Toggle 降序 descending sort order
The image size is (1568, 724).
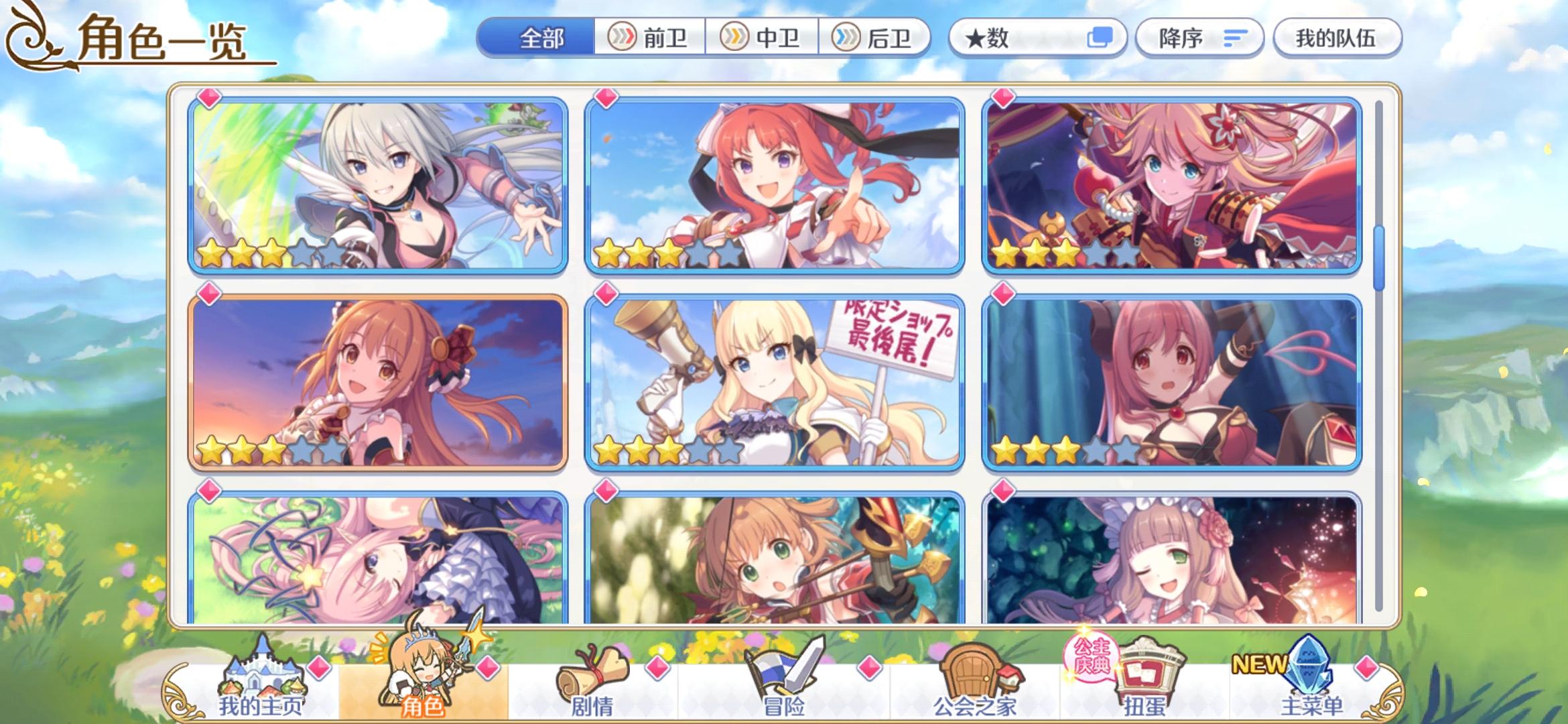pyautogui.click(x=1199, y=38)
